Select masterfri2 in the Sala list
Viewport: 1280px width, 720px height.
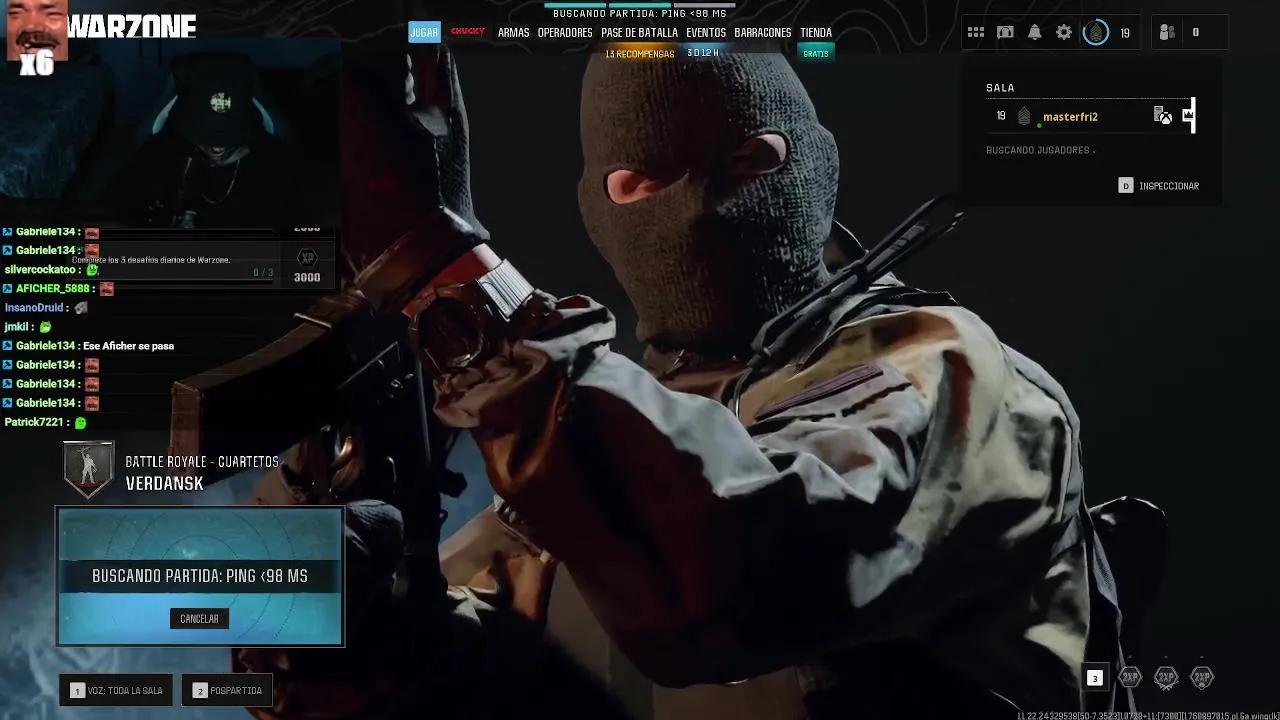(x=1070, y=117)
